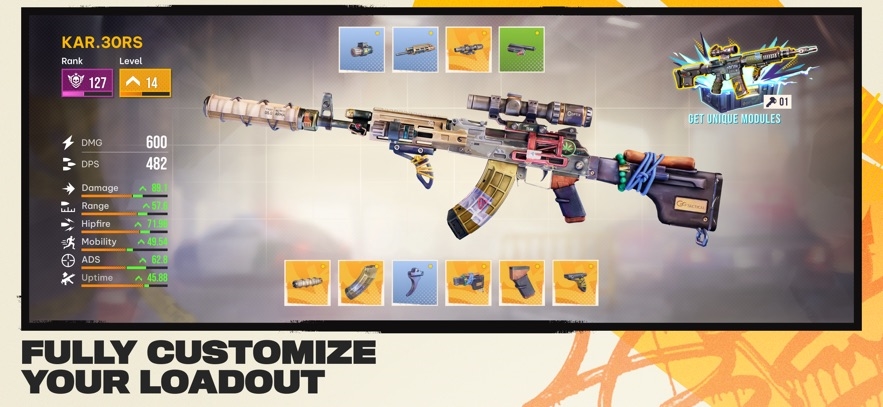Select the suppressor muzzle module slot
The image size is (883, 407).
307,283
